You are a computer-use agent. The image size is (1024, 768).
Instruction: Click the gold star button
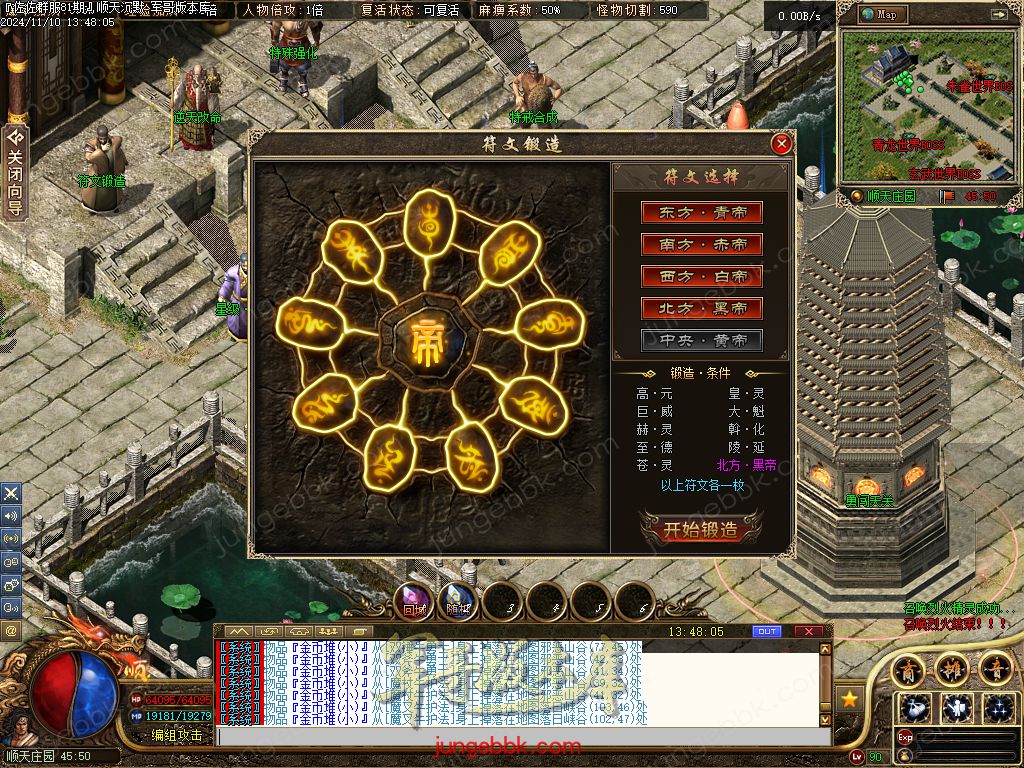tap(851, 697)
